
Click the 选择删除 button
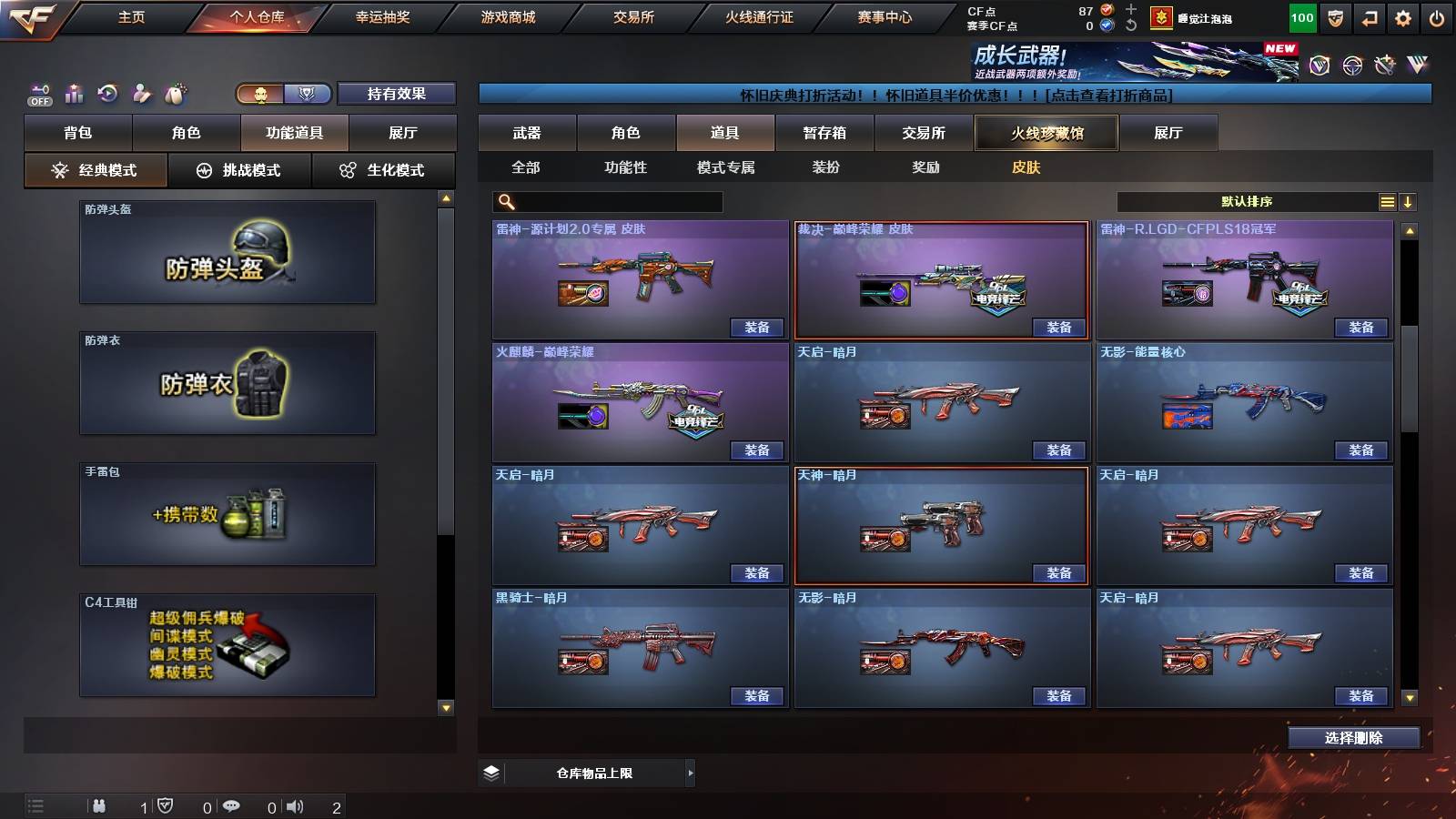1353,737
